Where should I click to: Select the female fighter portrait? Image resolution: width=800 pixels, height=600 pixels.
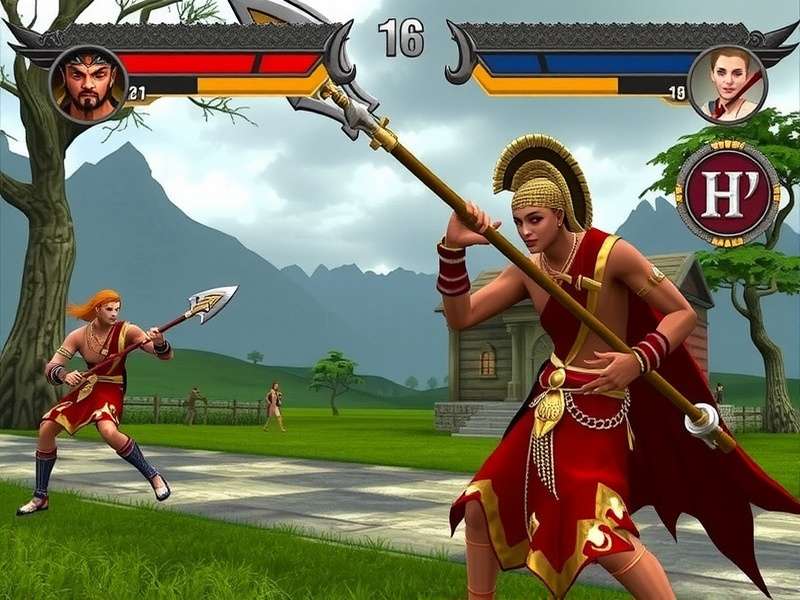728,84
